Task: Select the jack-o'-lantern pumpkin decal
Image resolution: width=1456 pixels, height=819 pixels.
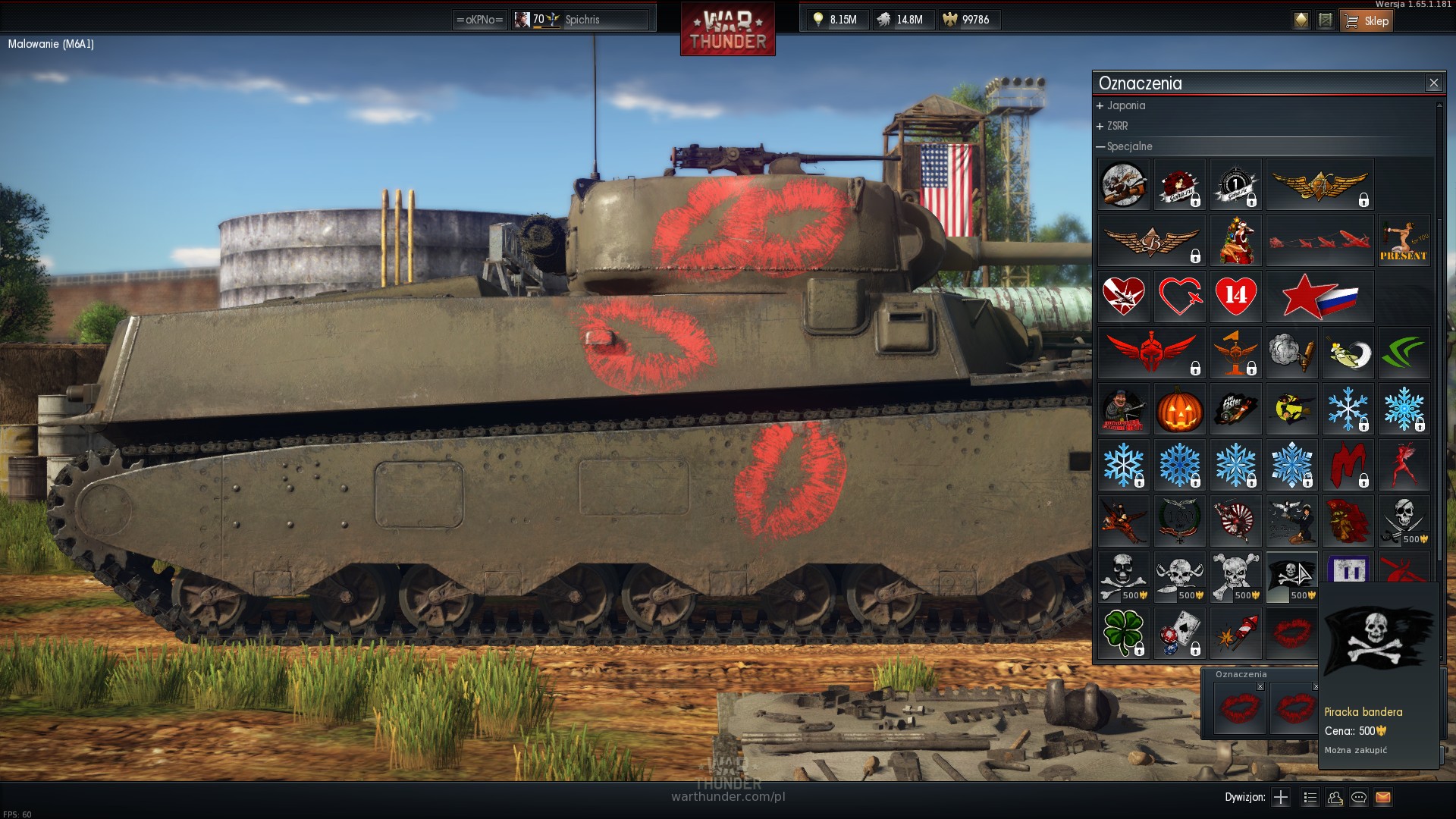Action: click(1179, 409)
